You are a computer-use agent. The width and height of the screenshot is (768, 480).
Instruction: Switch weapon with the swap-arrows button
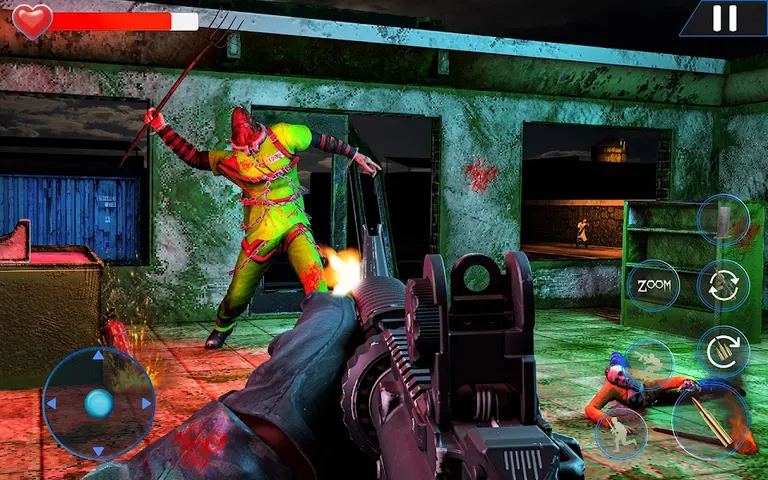[x=723, y=283]
